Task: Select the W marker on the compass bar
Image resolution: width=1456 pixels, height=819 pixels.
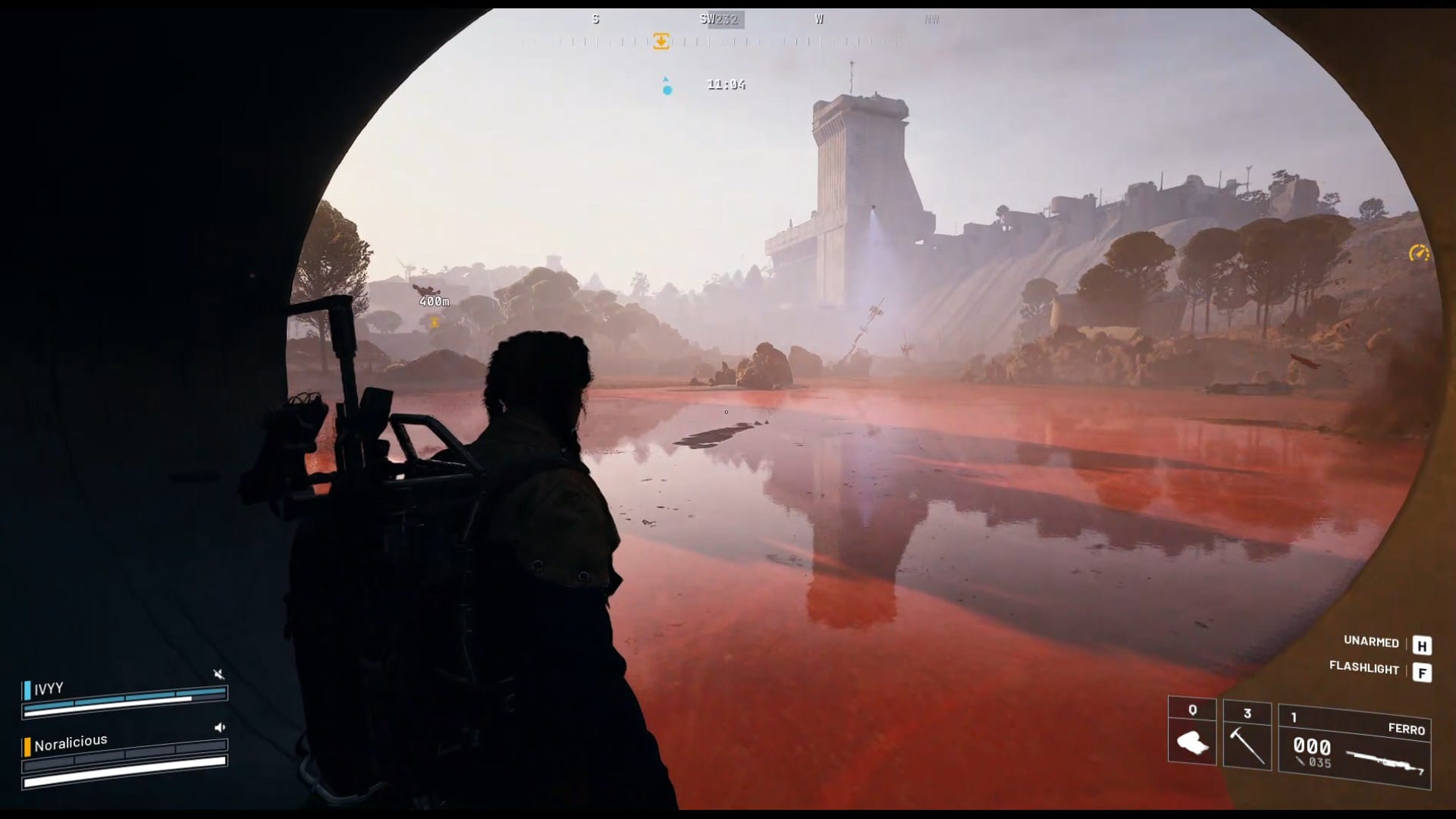Action: pos(819,18)
